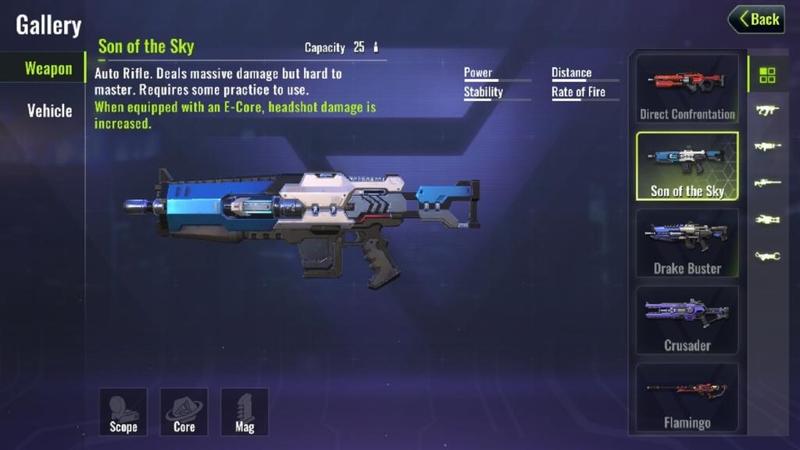Open the Scope attachment slot
This screenshot has width=800, height=450.
click(x=123, y=411)
